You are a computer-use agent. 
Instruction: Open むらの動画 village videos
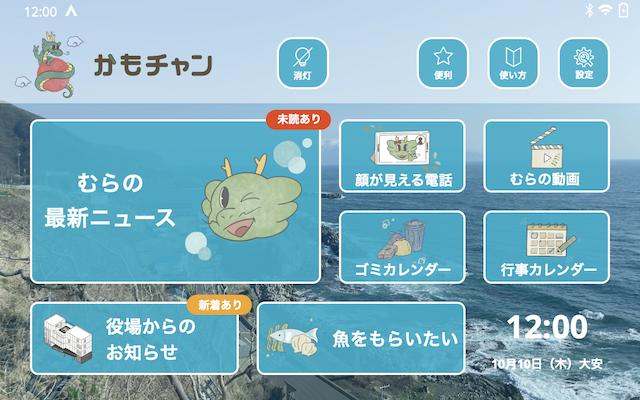tap(546, 156)
